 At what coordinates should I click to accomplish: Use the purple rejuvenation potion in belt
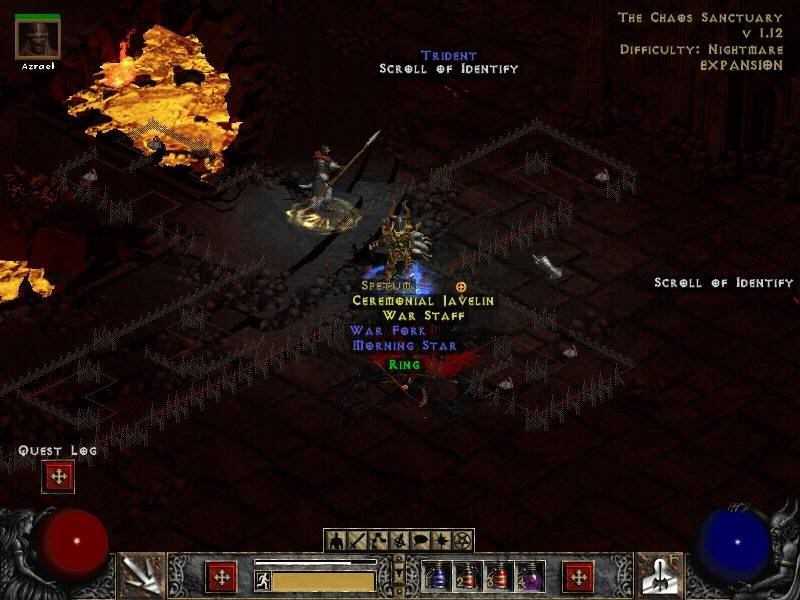(530, 577)
